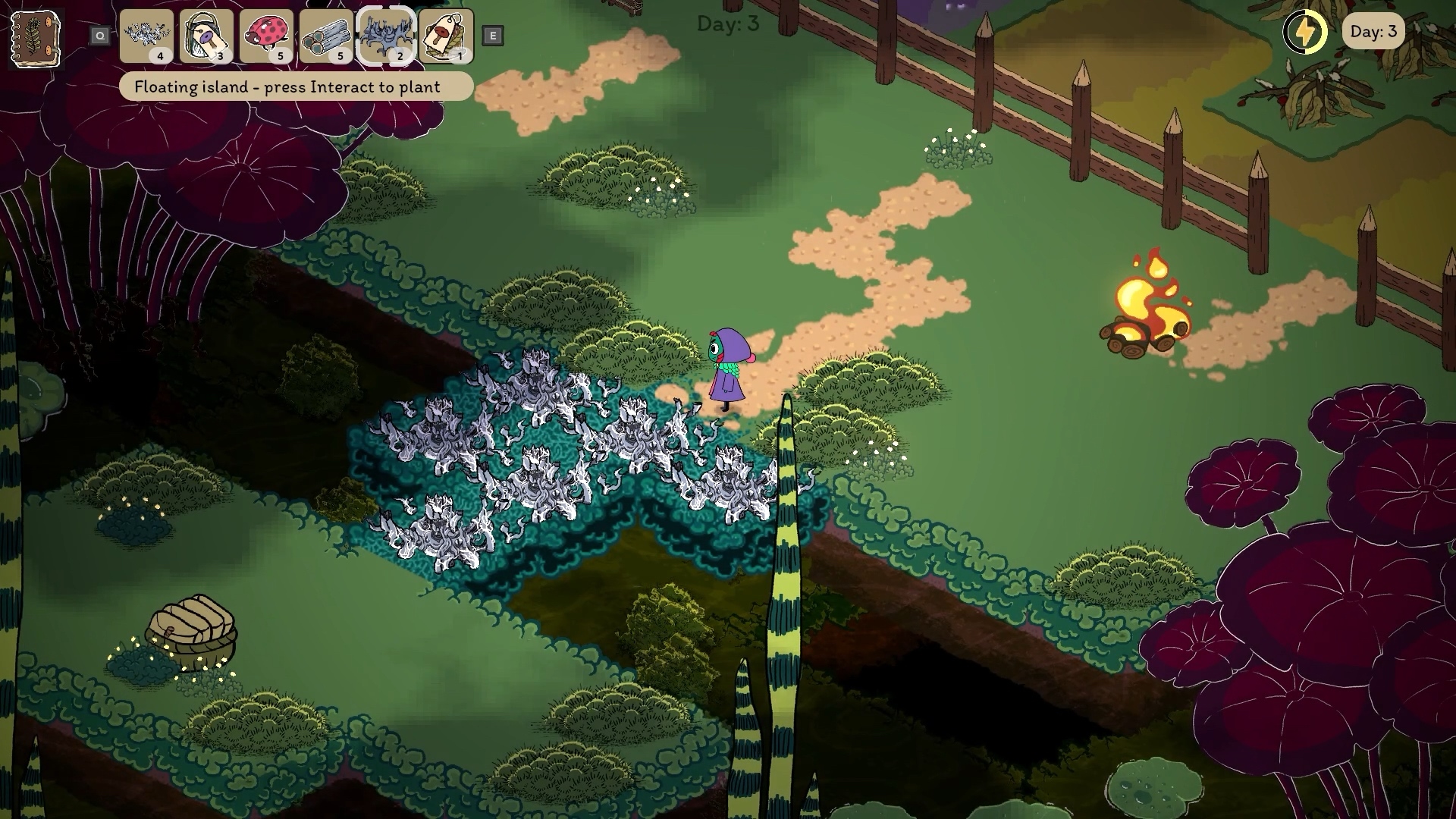This screenshot has width=1456, height=819.
Task: Select the white lichen sprig slot
Action: [x=146, y=36]
